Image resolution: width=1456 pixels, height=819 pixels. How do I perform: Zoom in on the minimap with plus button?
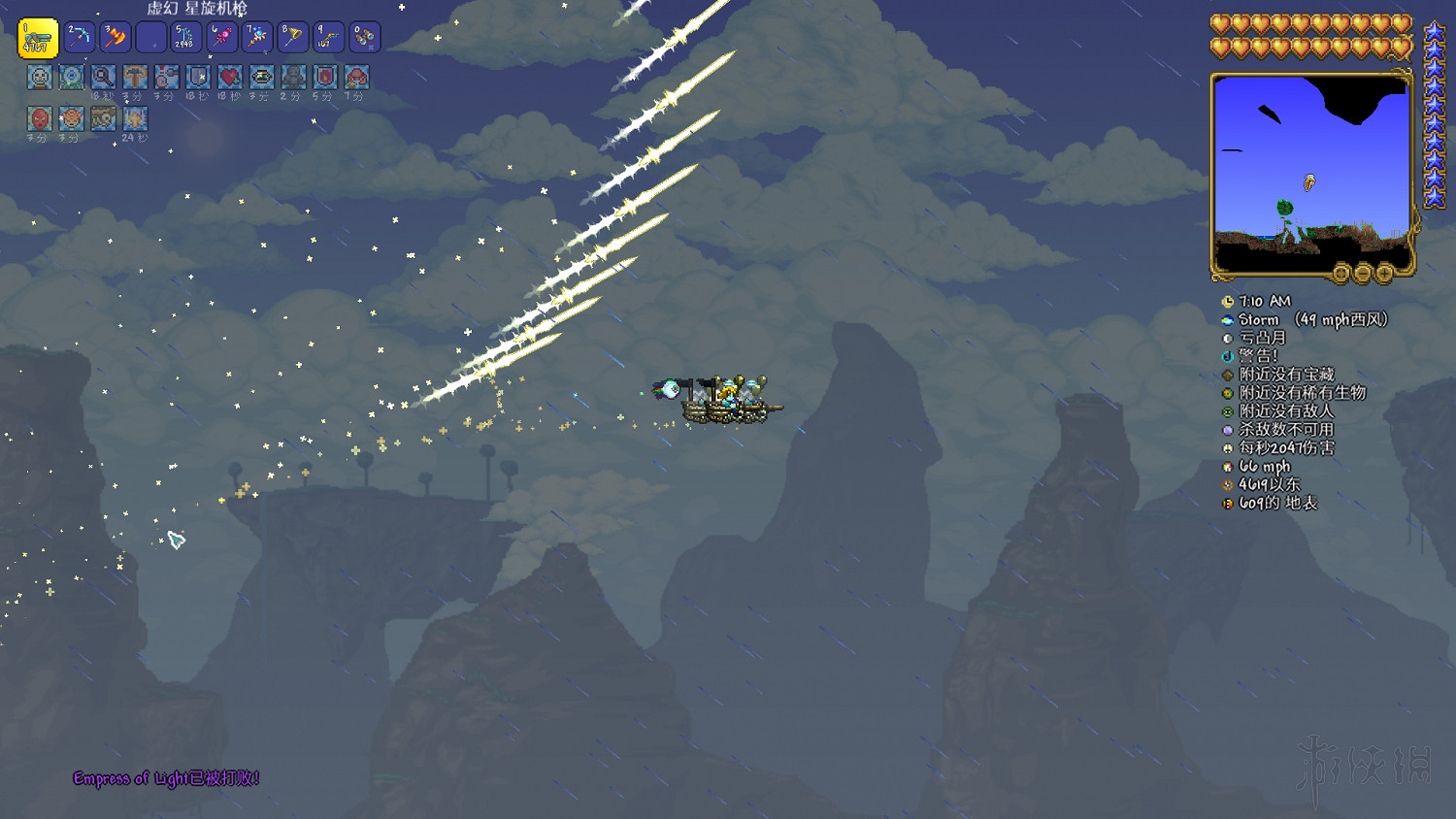1384,275
